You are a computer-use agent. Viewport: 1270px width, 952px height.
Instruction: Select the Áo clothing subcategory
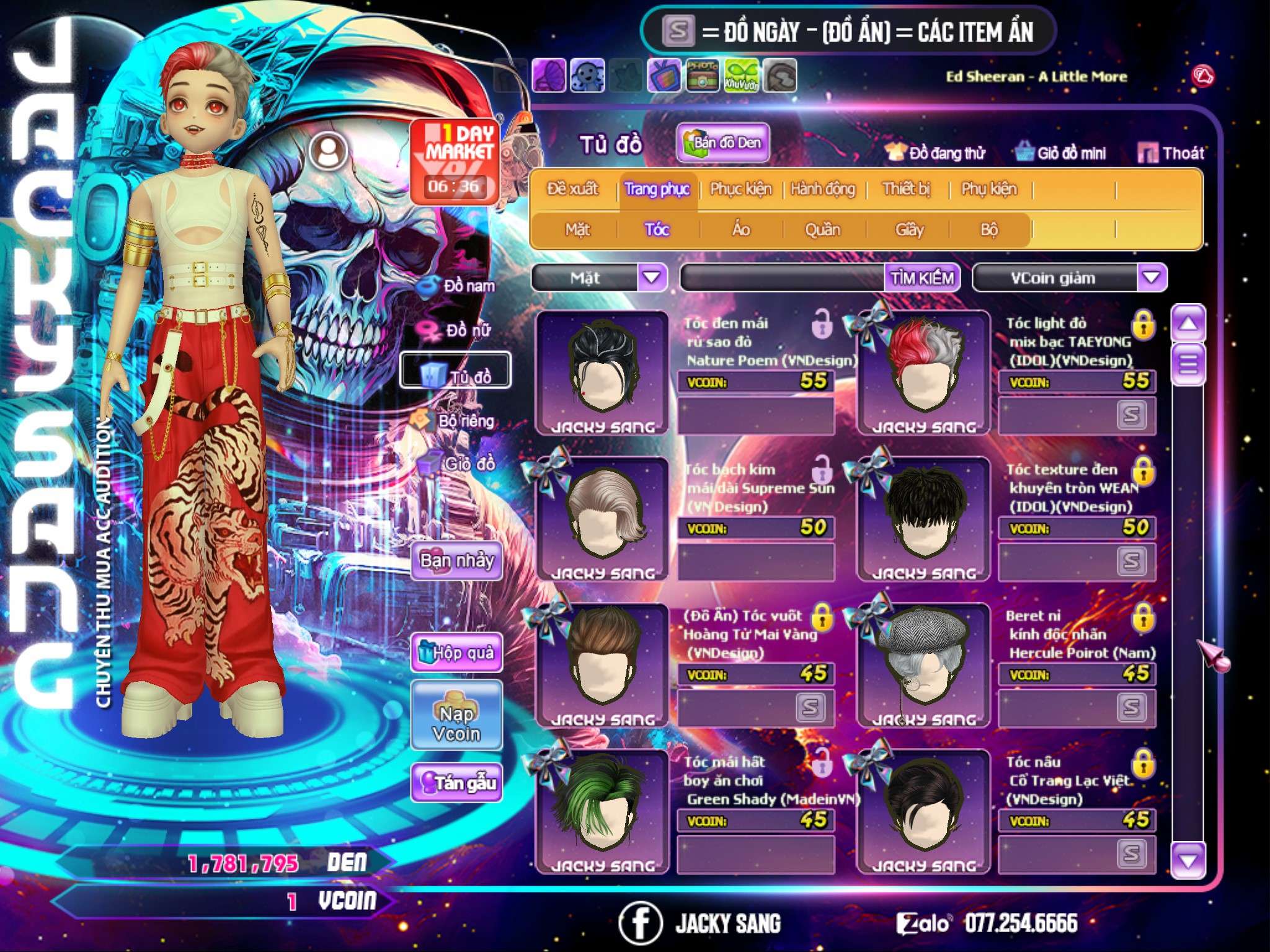[x=741, y=230]
